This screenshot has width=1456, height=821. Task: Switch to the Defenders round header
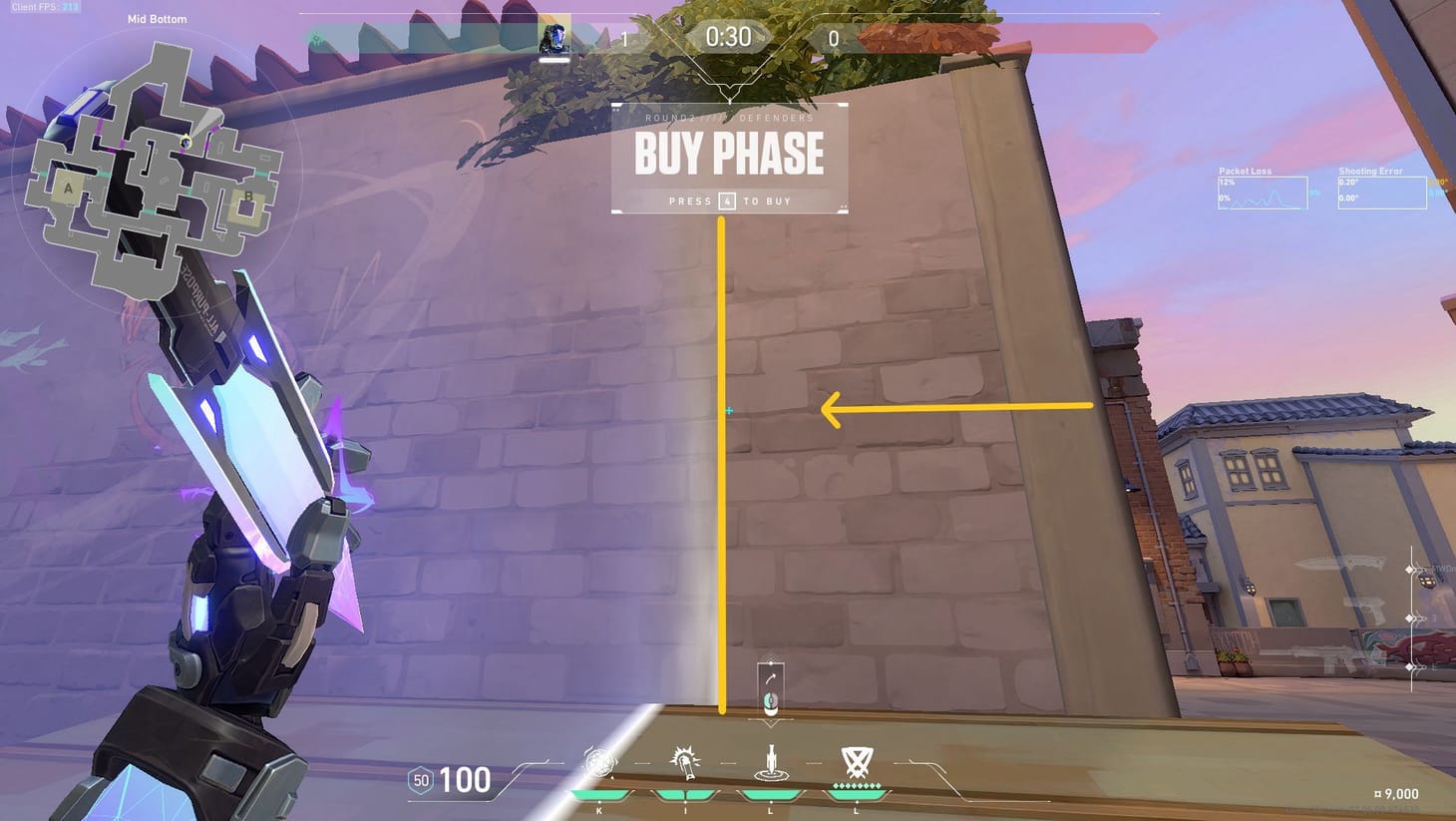pyautogui.click(x=729, y=118)
